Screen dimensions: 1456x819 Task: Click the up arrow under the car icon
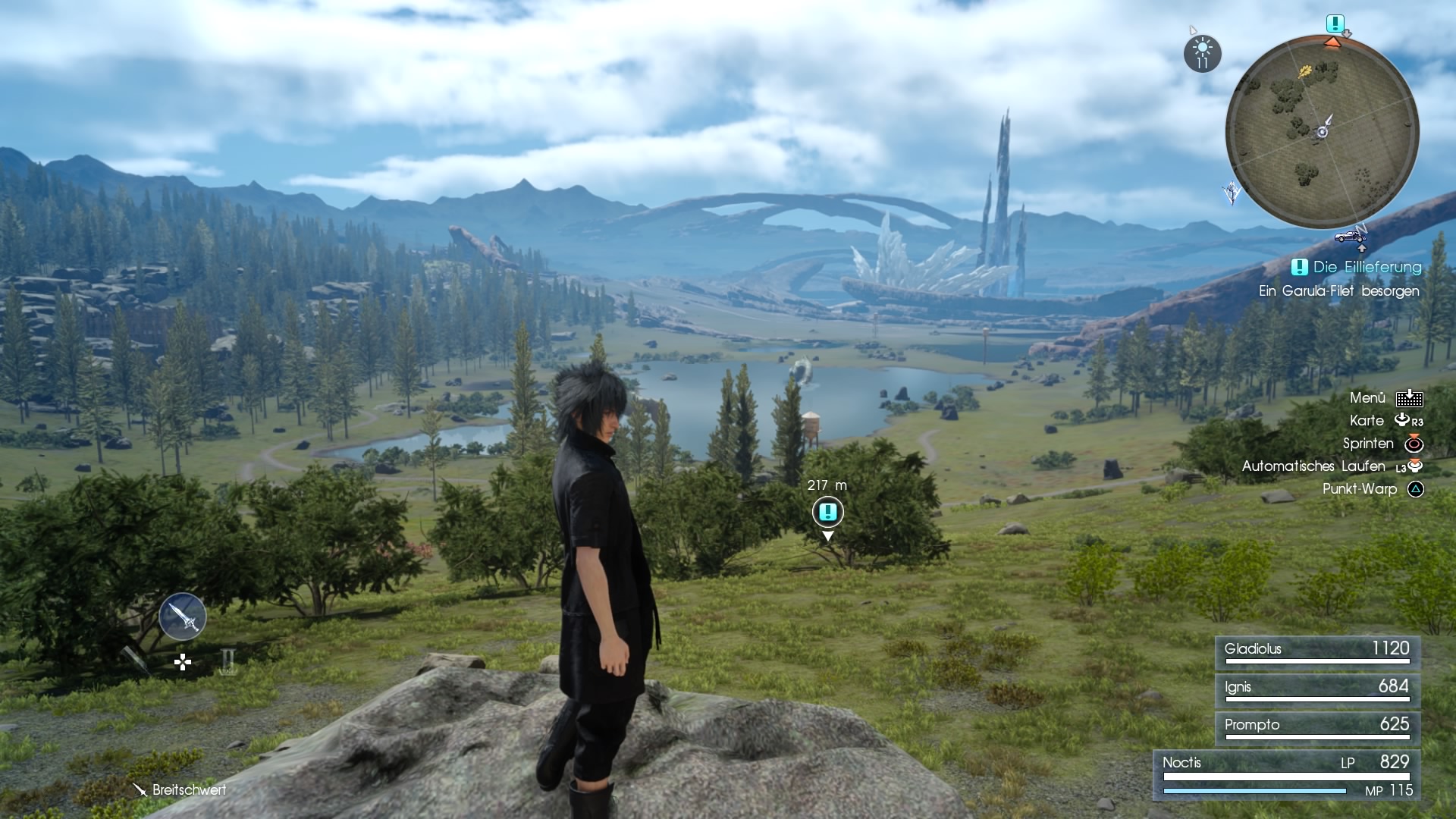point(1362,249)
